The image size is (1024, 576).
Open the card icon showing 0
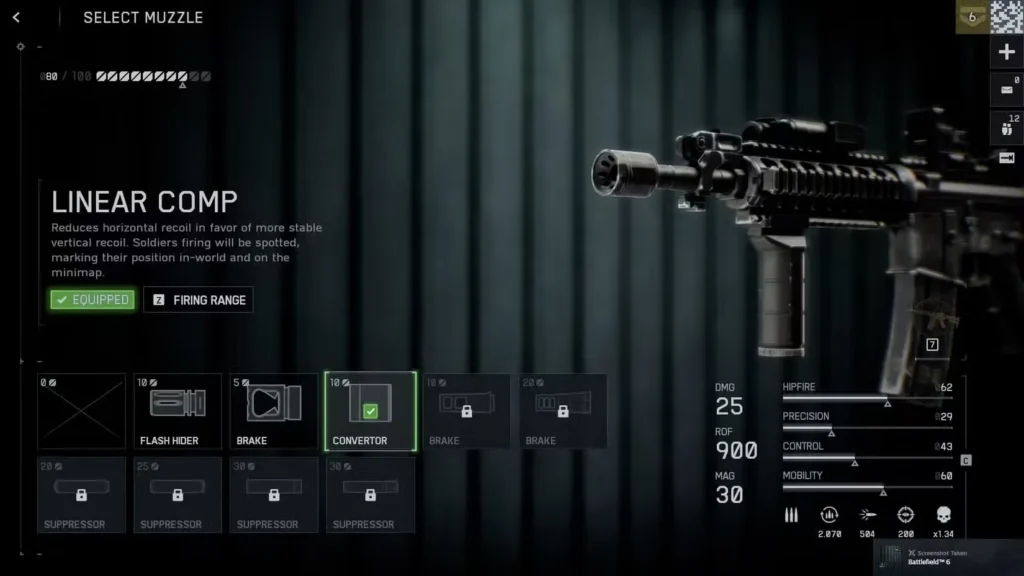[x=1007, y=90]
